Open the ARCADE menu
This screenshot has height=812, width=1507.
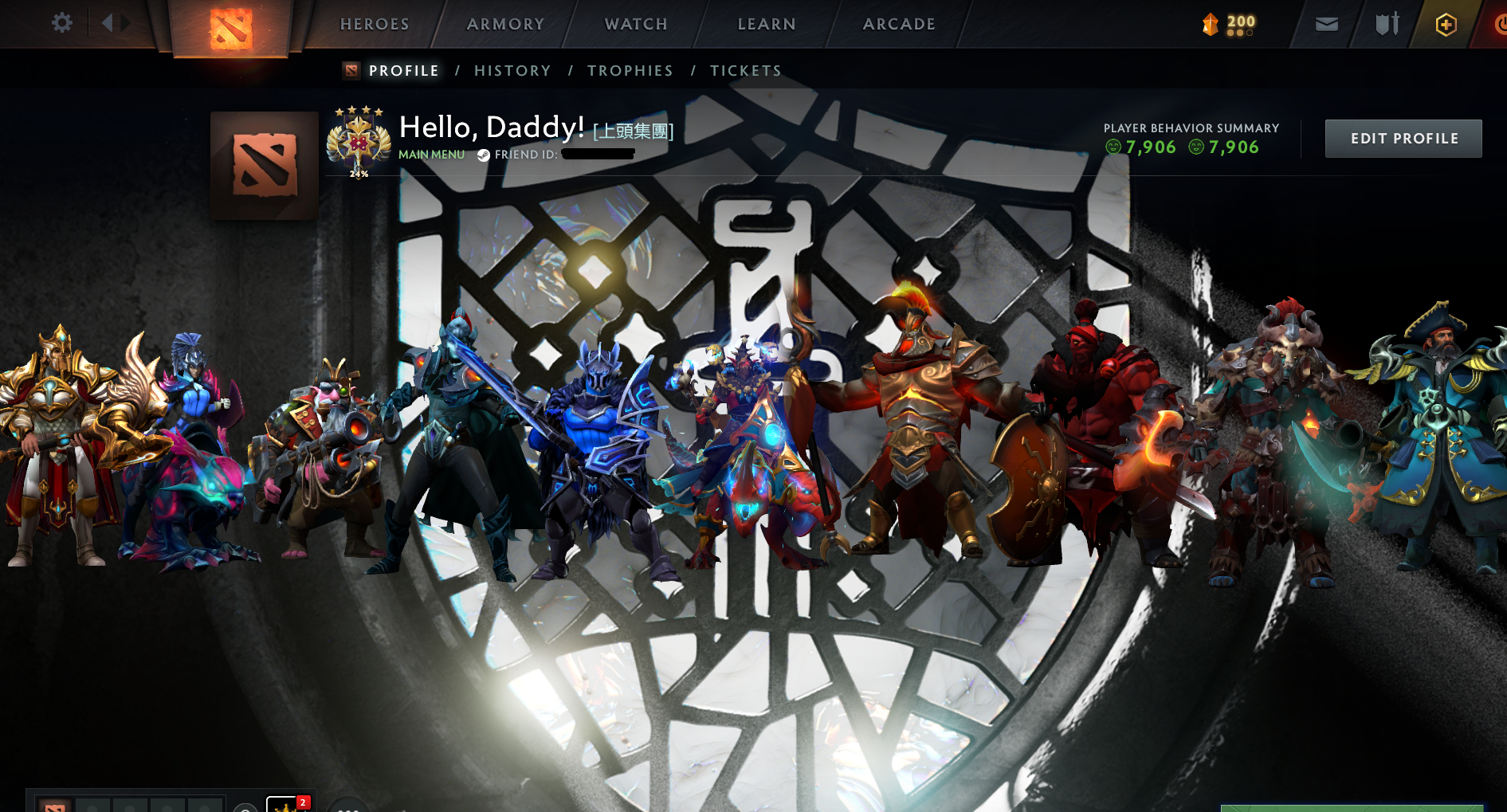click(899, 24)
